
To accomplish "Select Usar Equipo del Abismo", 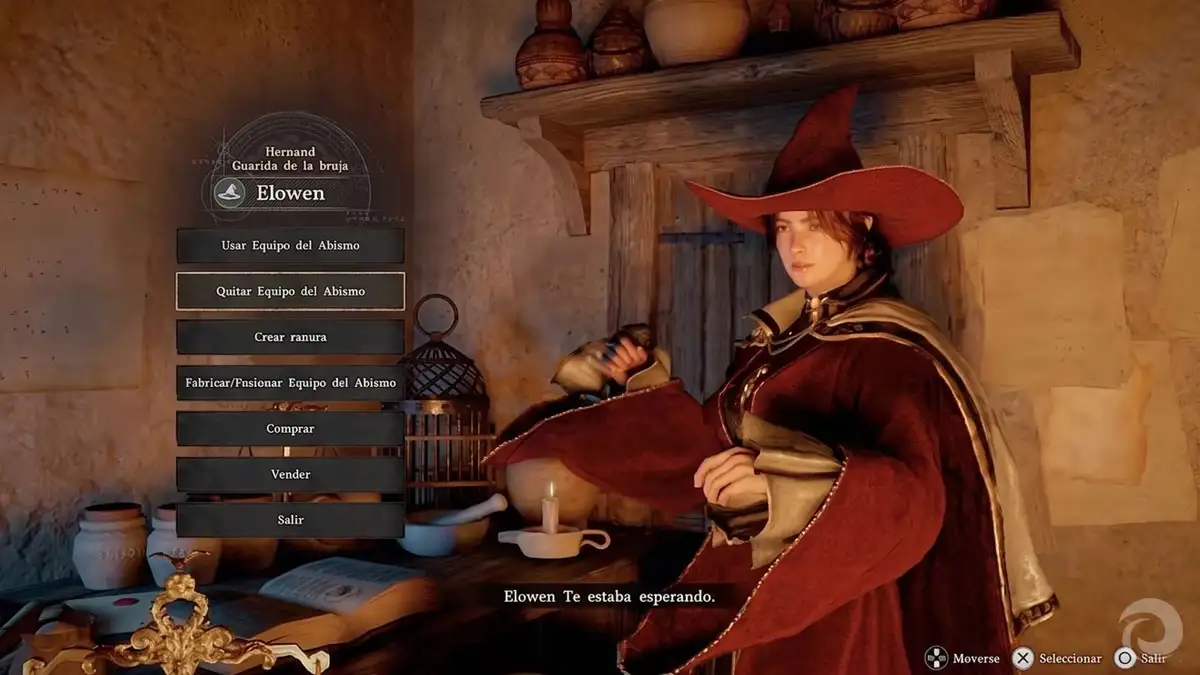I will [290, 245].
